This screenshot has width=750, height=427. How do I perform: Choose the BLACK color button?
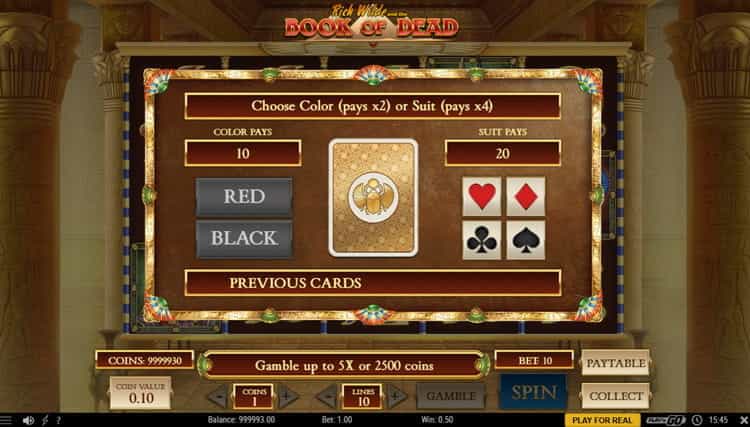click(244, 239)
